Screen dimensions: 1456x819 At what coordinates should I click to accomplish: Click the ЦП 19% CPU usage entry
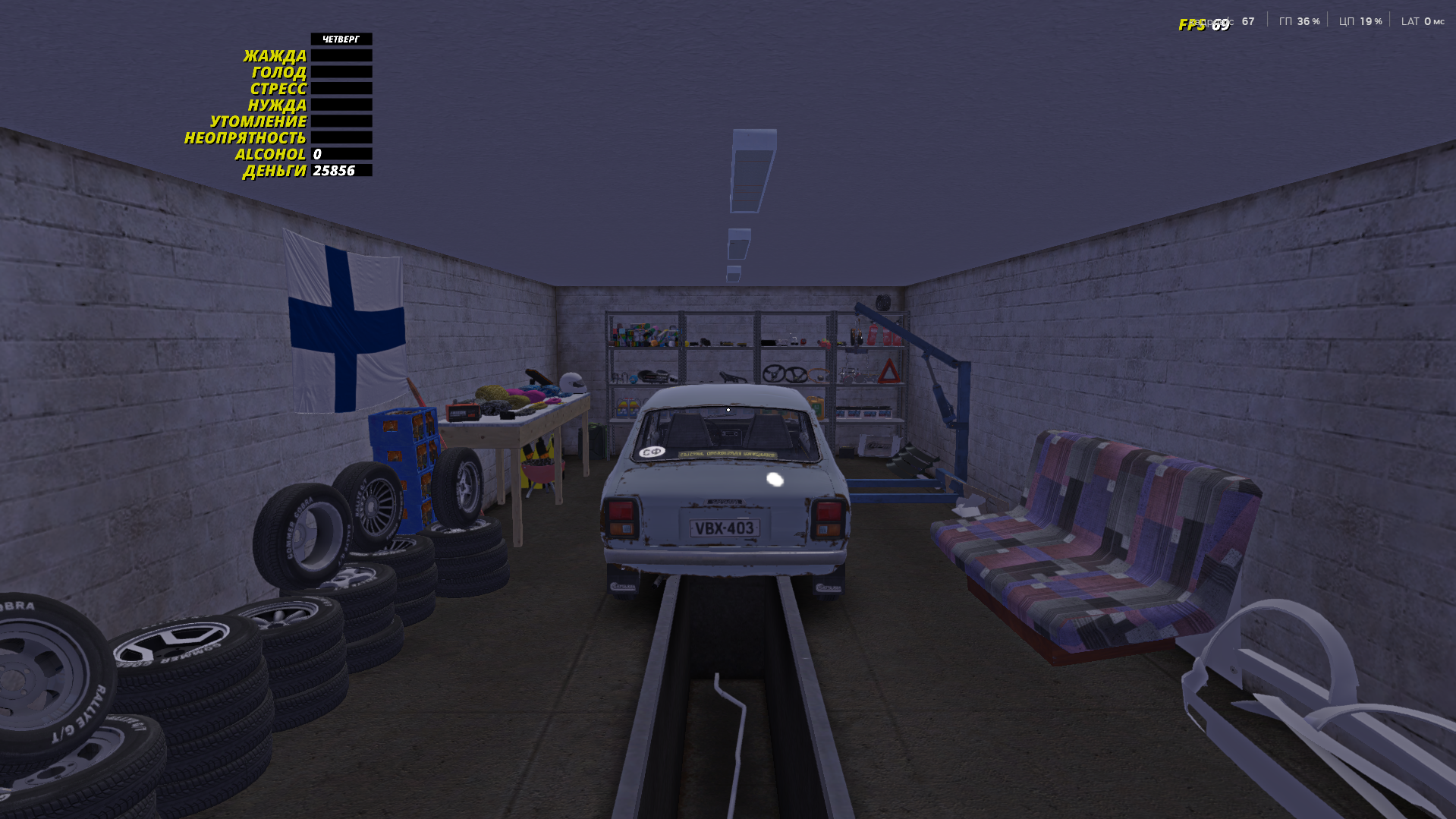[1360, 22]
